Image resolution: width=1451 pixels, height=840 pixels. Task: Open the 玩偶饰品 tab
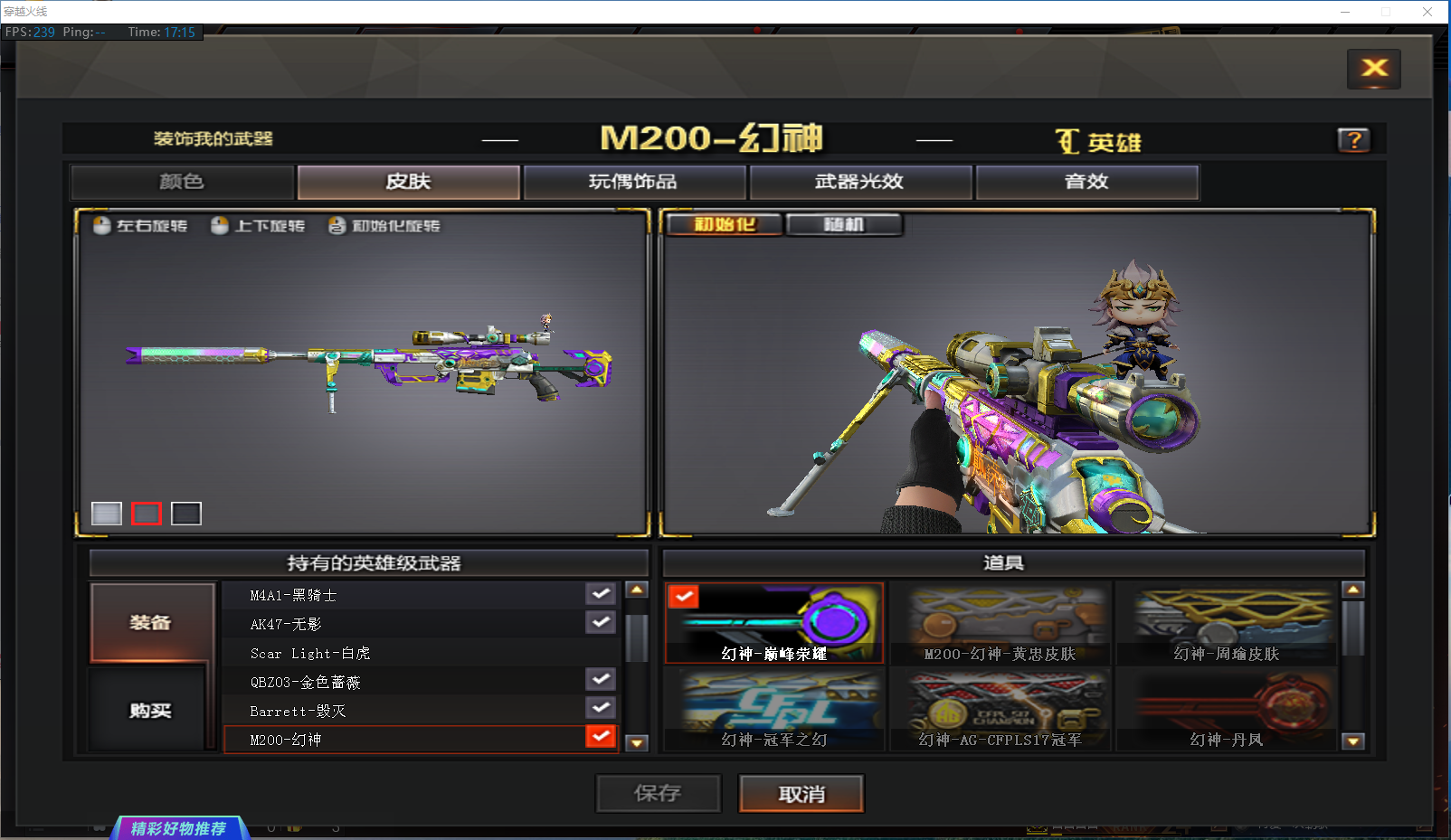[x=633, y=181]
